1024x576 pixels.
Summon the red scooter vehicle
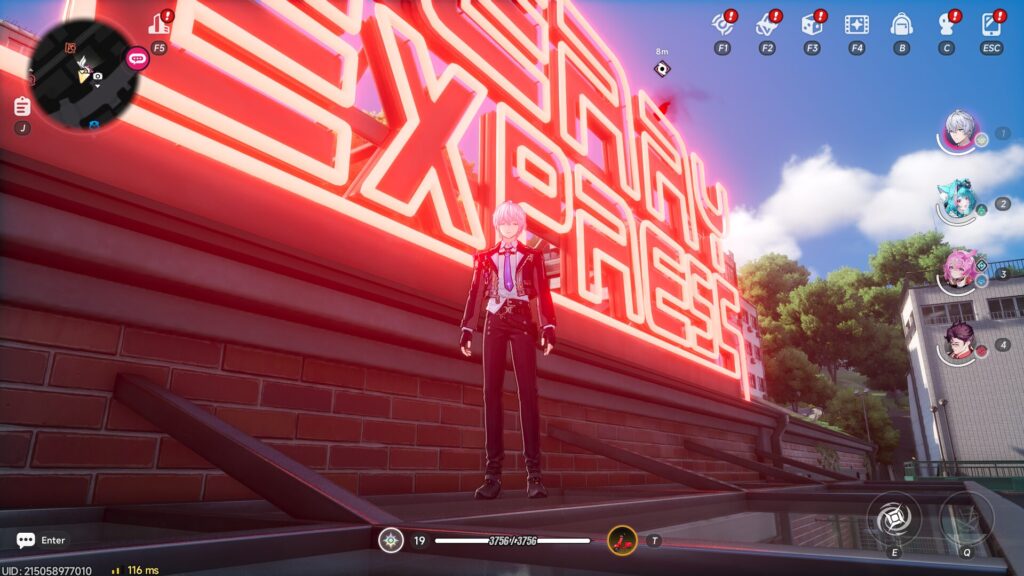click(622, 541)
